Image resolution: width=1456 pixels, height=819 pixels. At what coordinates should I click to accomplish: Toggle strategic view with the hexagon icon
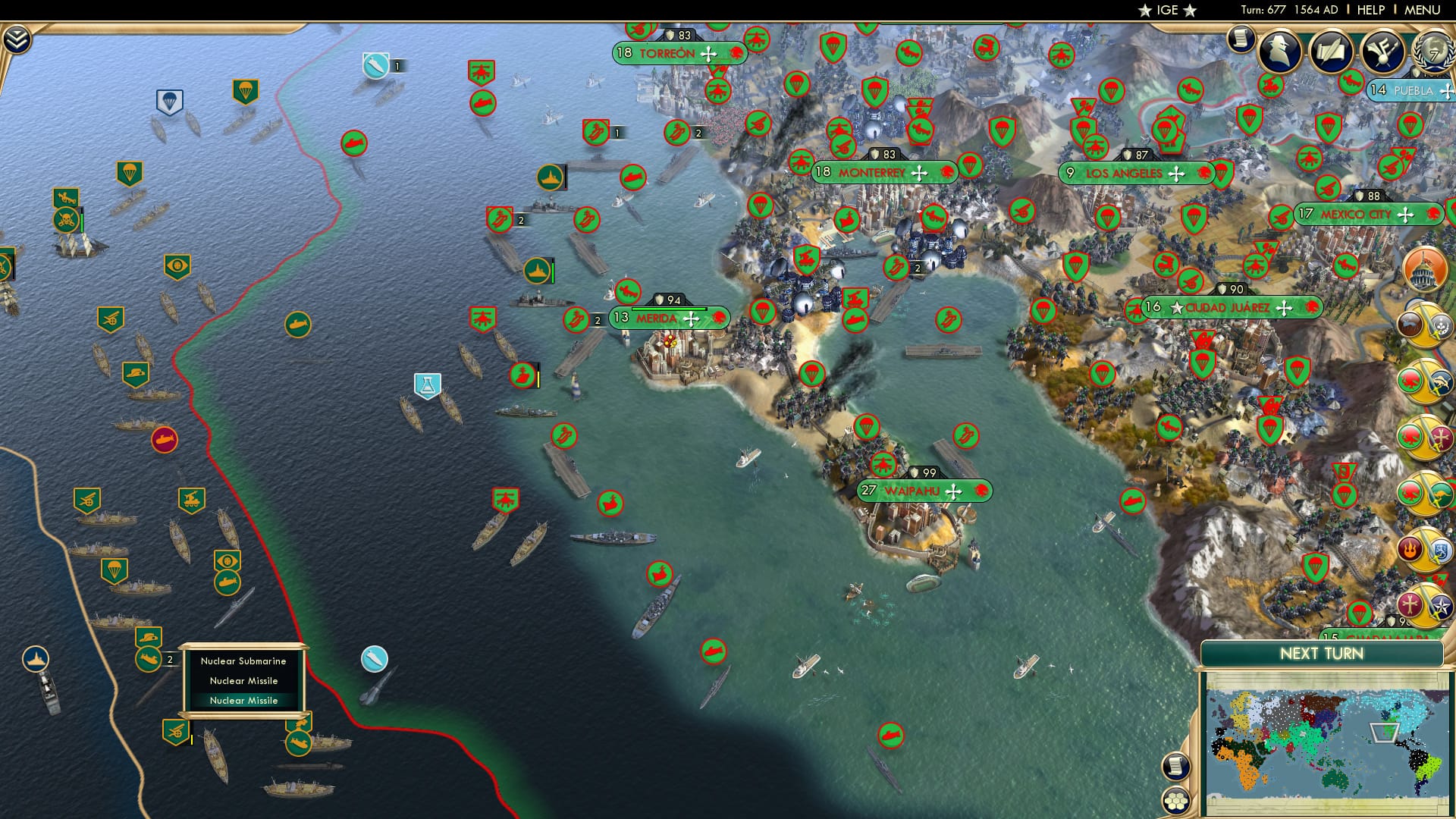point(1175,799)
